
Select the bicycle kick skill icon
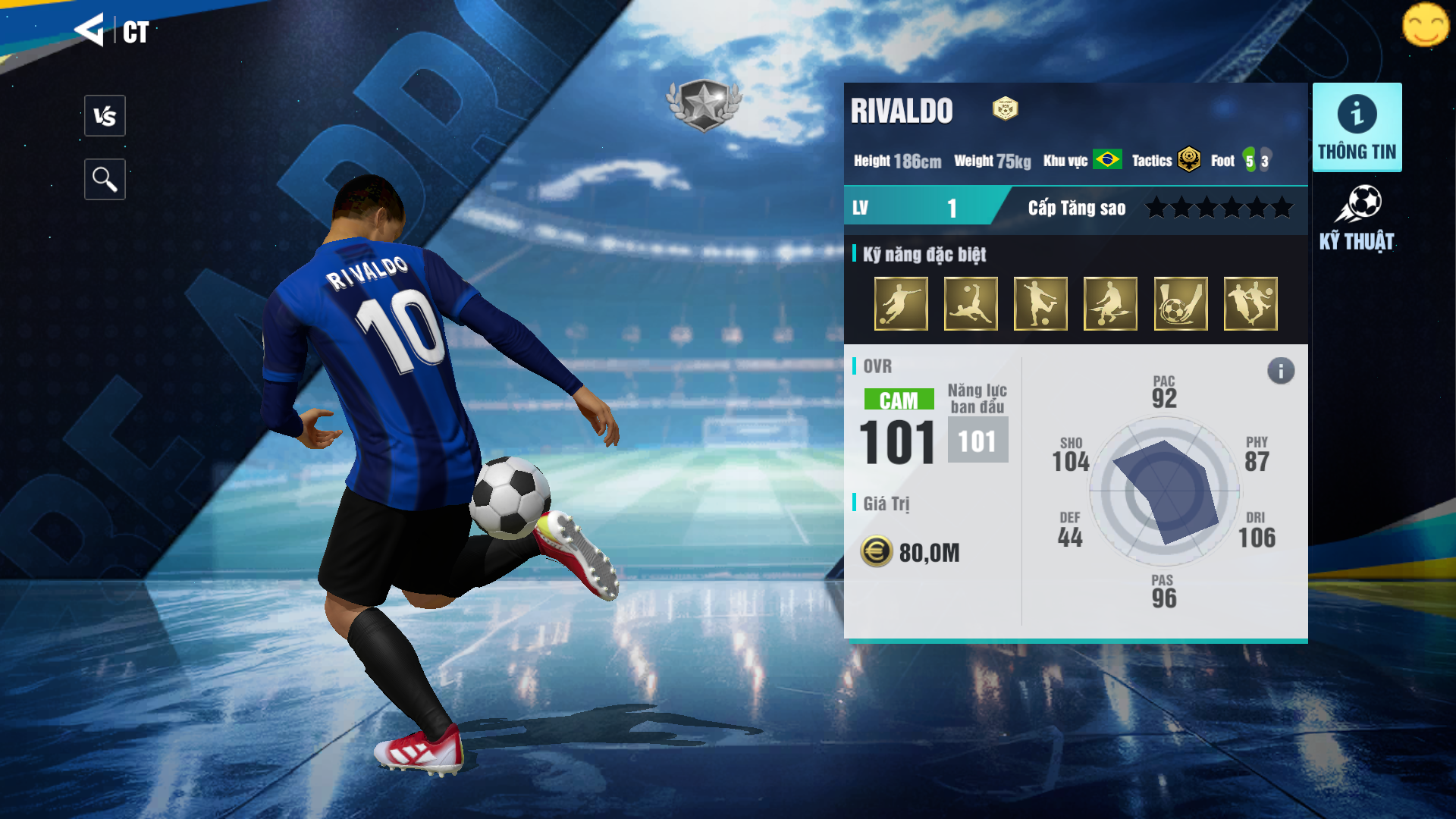[x=971, y=304]
